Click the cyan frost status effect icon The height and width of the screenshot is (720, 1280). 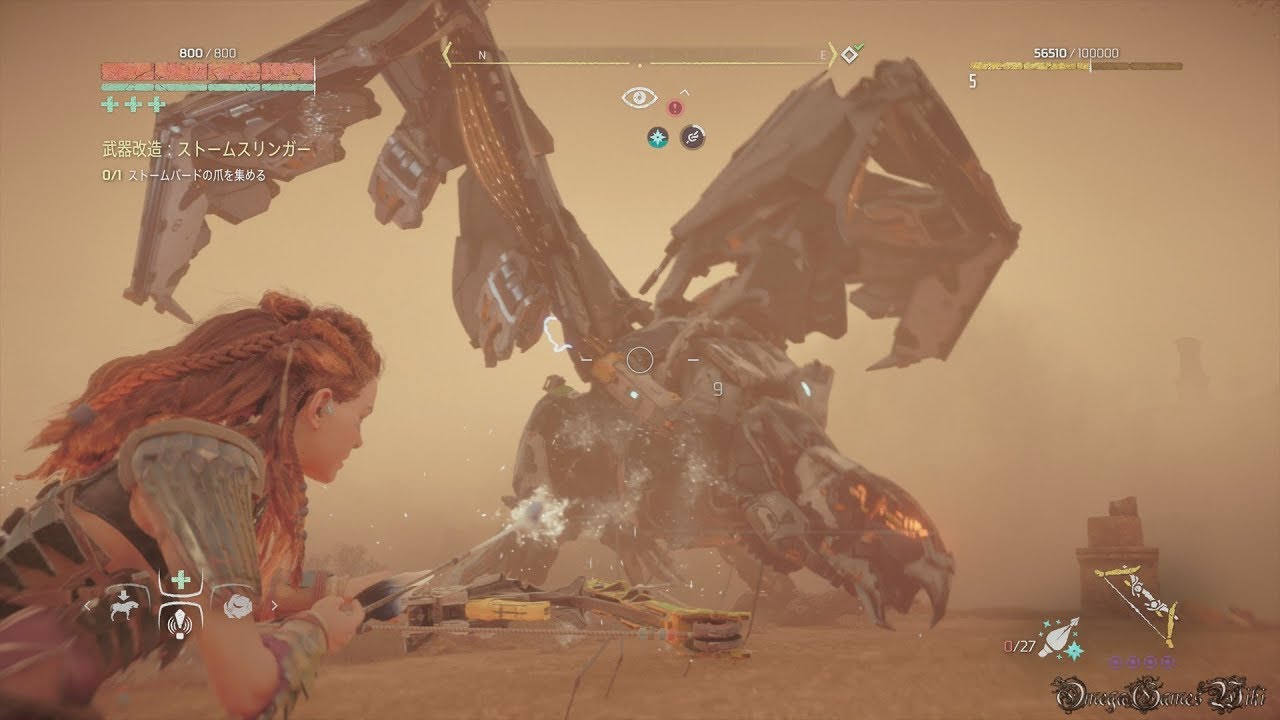(657, 138)
